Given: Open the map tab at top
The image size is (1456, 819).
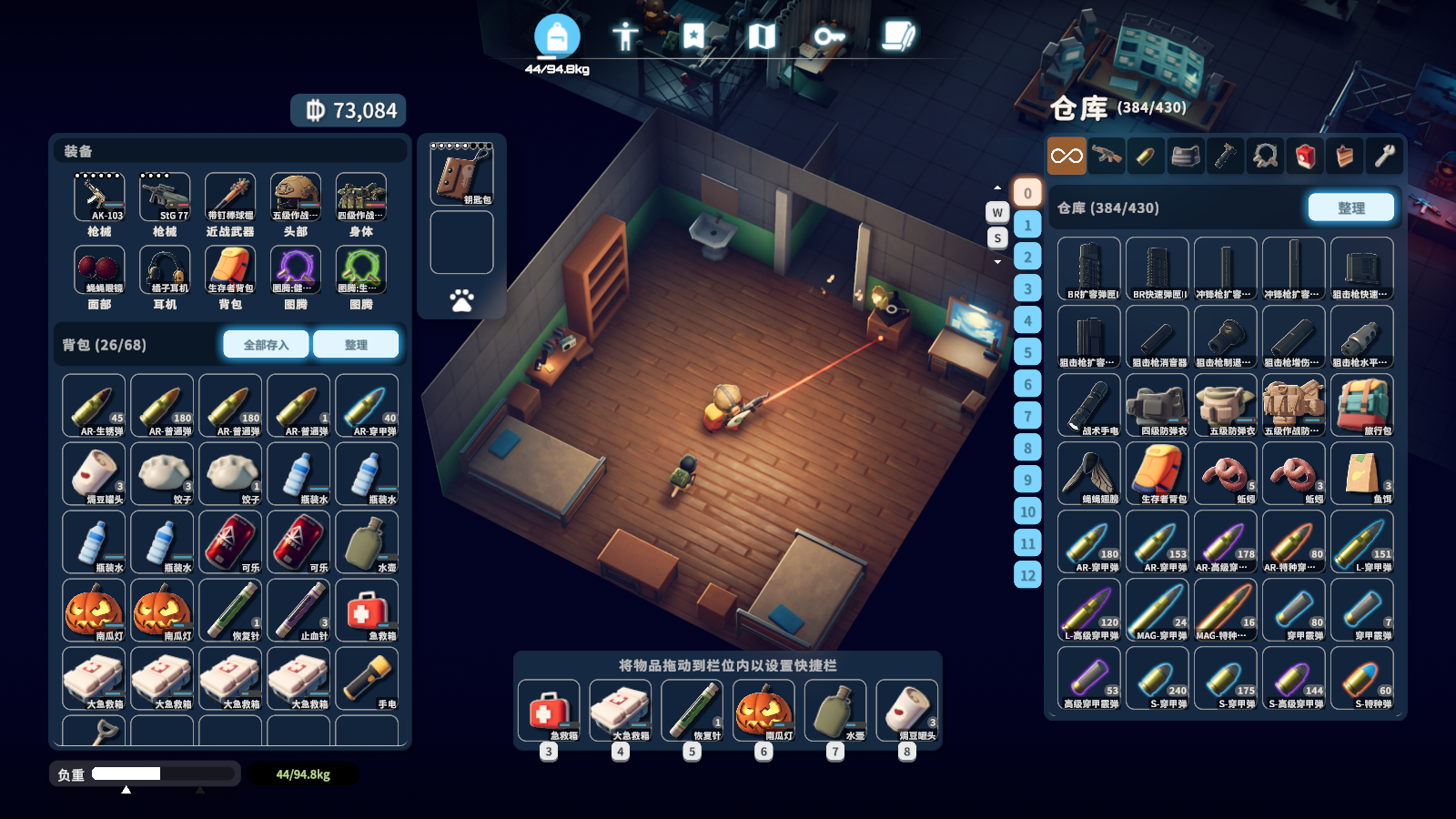Looking at the screenshot, I should click(x=761, y=36).
